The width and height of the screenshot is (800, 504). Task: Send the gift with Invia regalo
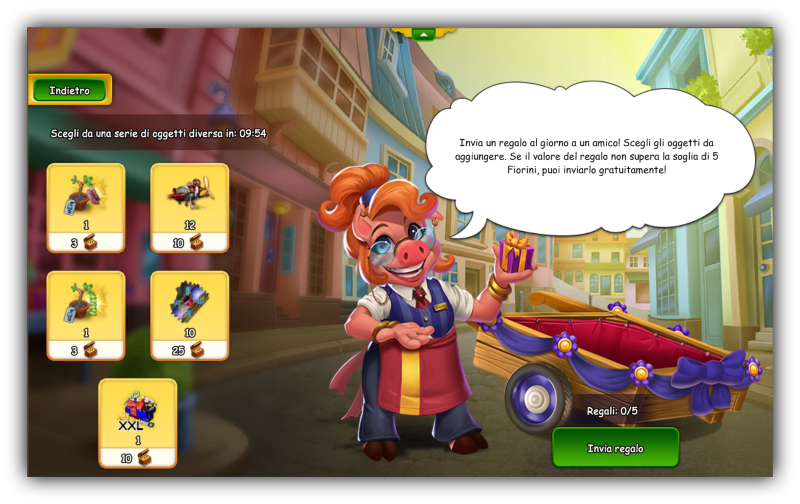tap(615, 448)
